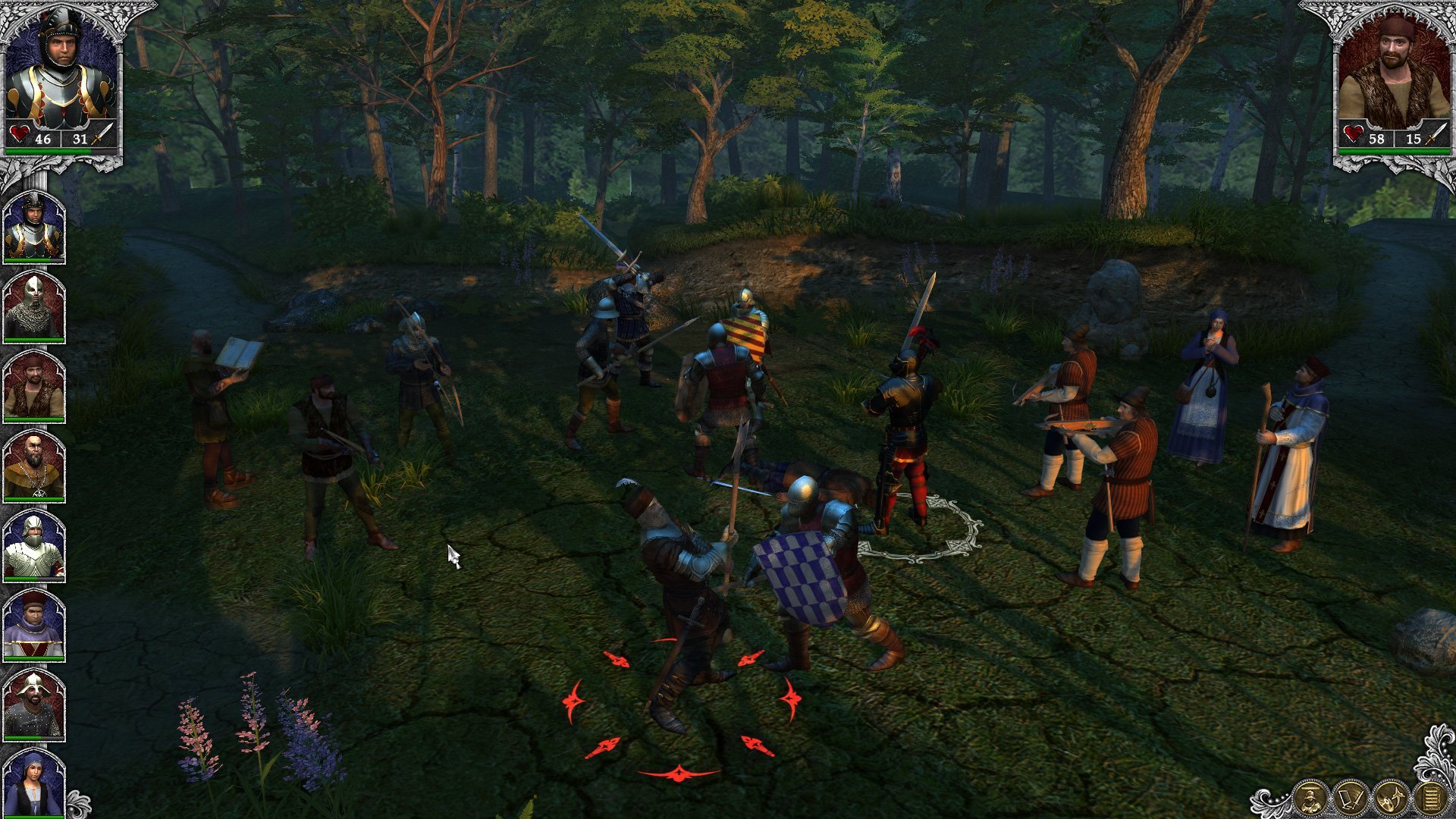This screenshot has height=819, width=1456.
Task: Click the shield and sword icon
Action: (1351, 799)
